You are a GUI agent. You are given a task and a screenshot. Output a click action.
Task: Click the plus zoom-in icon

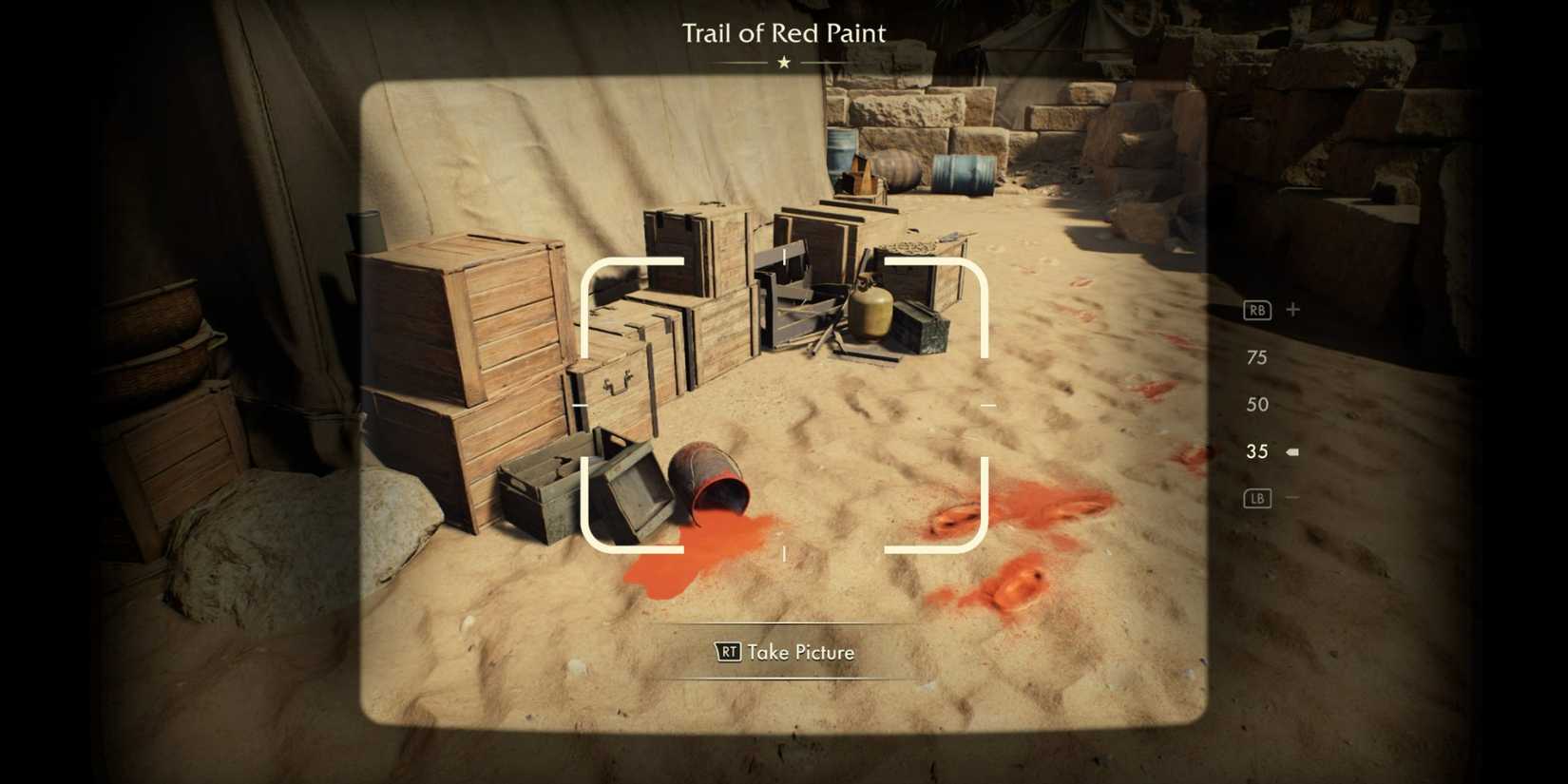pyautogui.click(x=1292, y=309)
